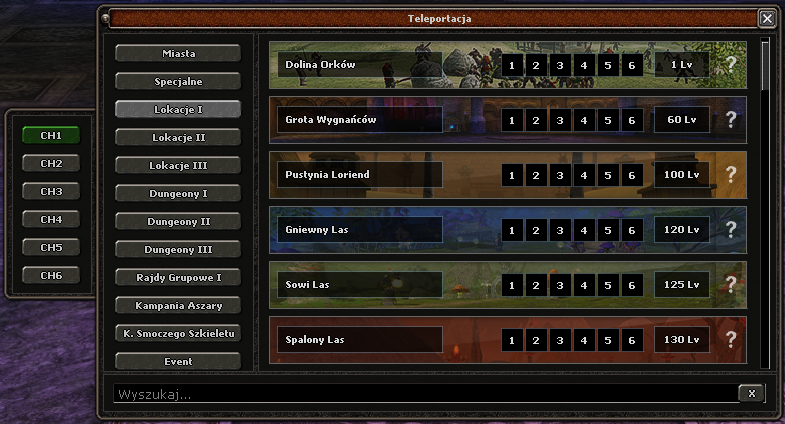The width and height of the screenshot is (785, 424).
Task: Open the Rajdy Grupowe I category
Action: tap(178, 277)
